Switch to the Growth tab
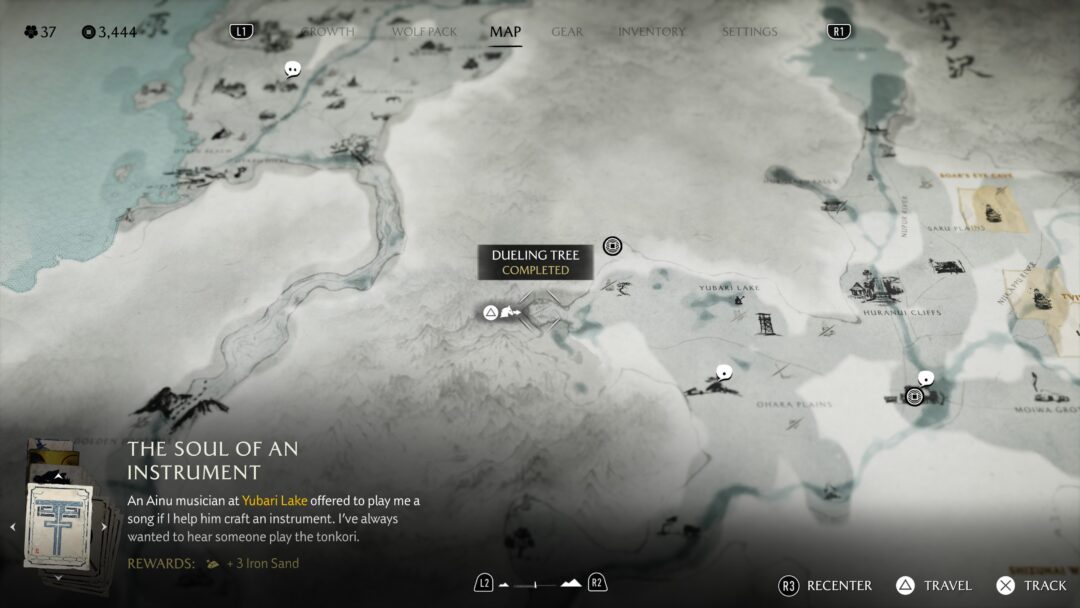 coord(330,32)
